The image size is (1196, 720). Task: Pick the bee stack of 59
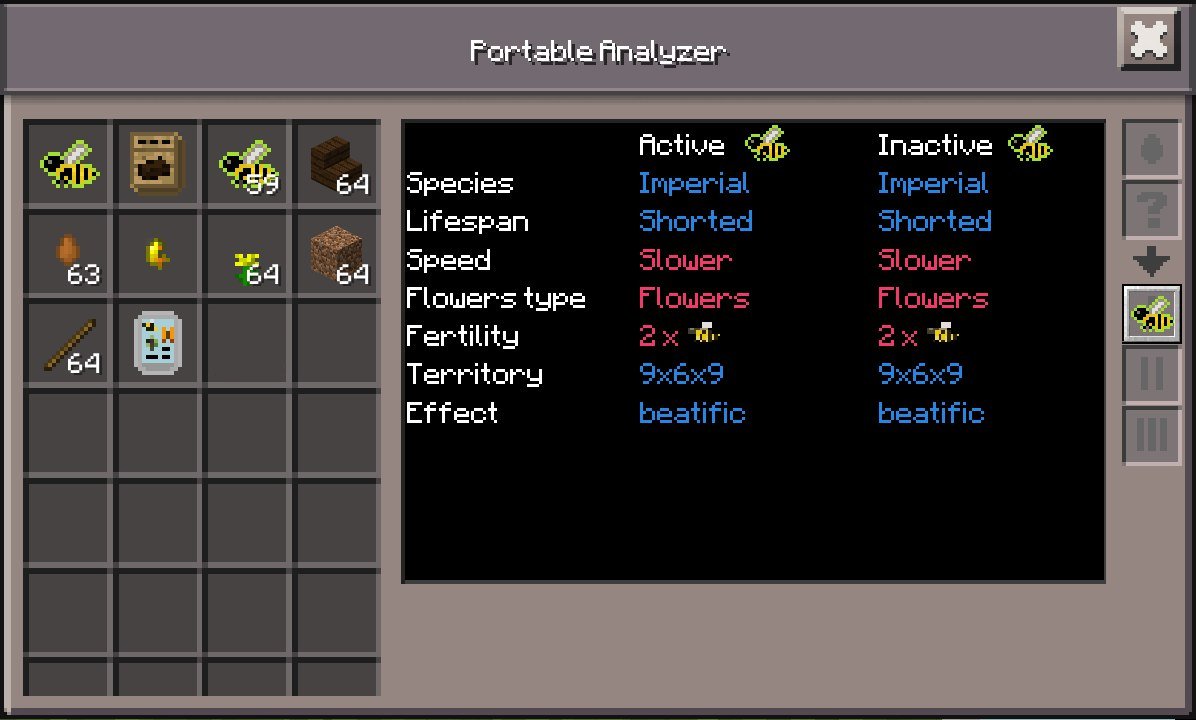pos(247,163)
